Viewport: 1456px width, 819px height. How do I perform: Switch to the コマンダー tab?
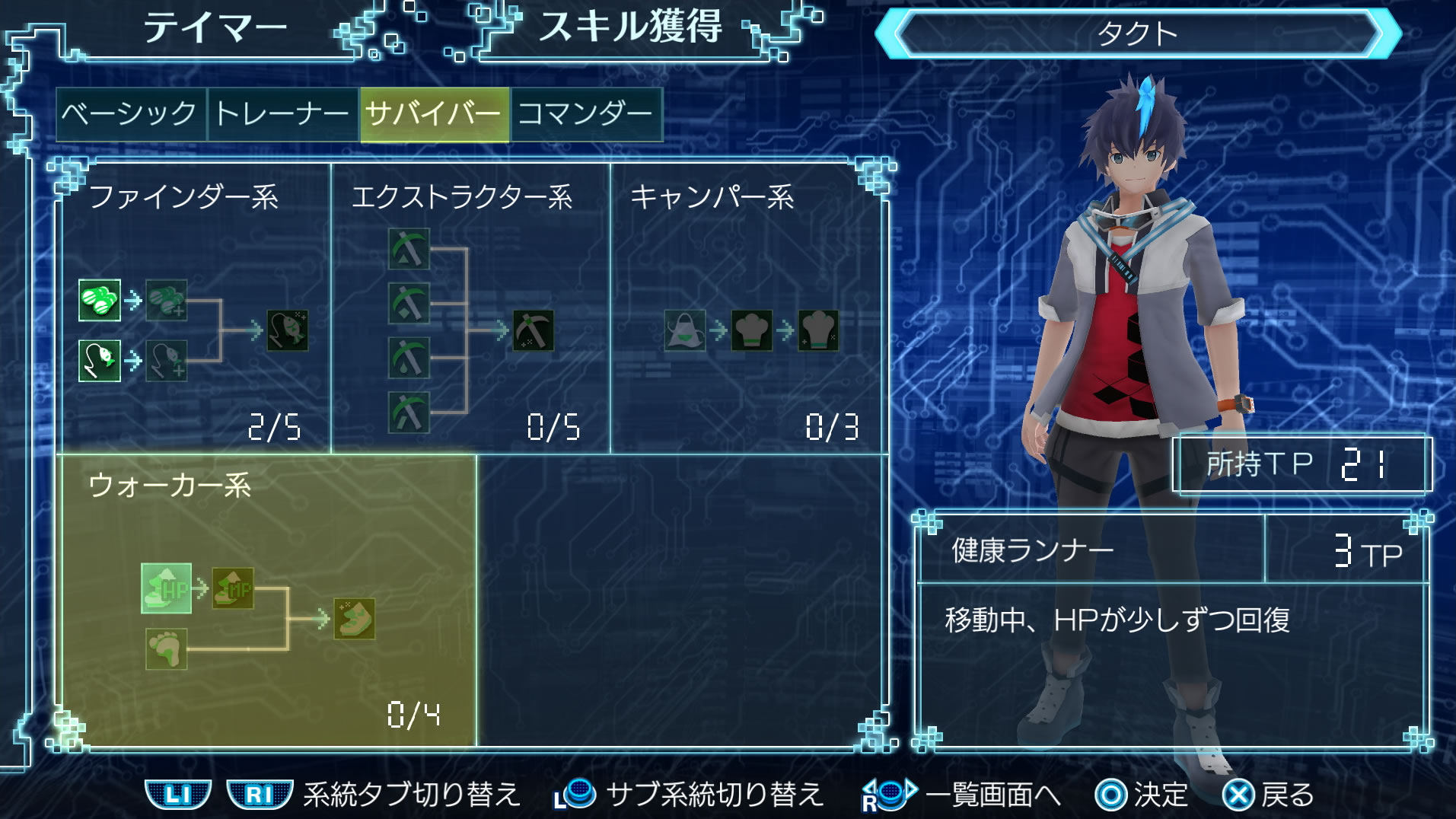tap(585, 114)
